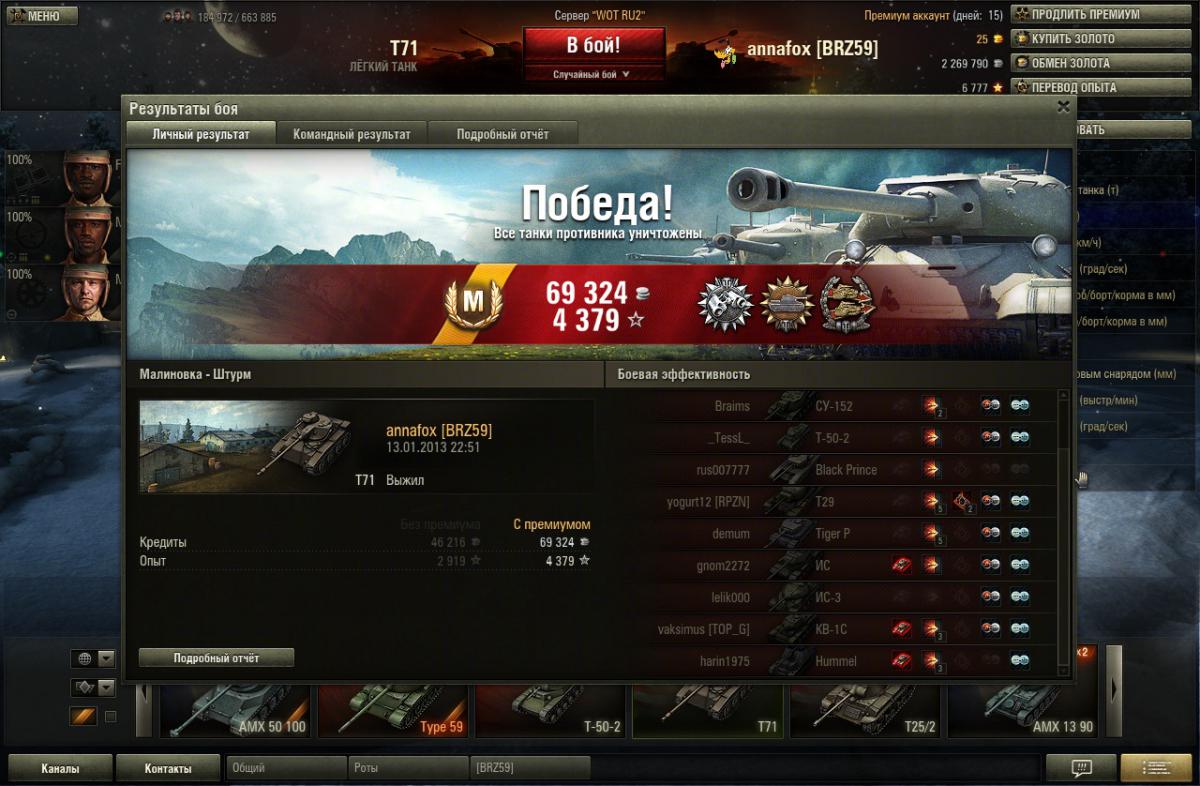Open the Меню button
This screenshot has width=1200, height=786.
(41, 16)
